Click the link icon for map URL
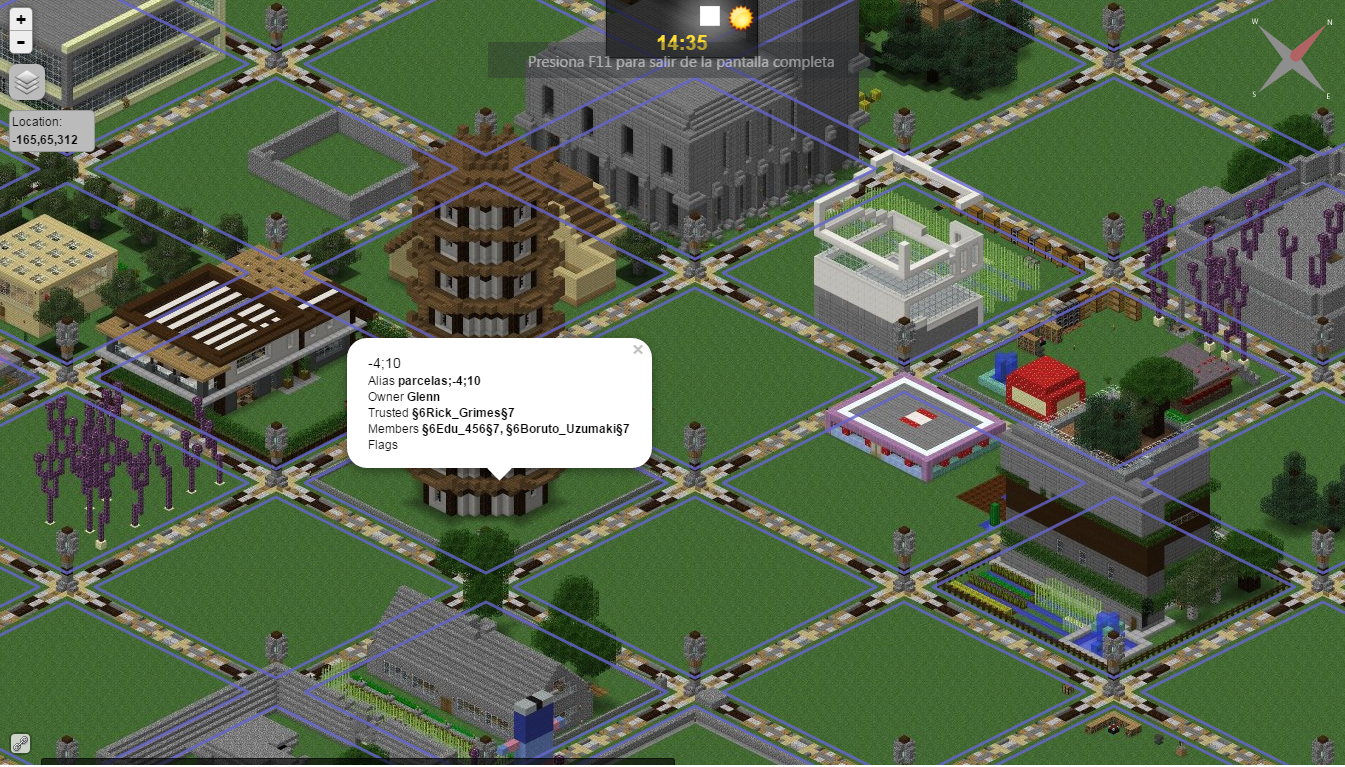Viewport: 1345px width, 767px height. (20, 743)
